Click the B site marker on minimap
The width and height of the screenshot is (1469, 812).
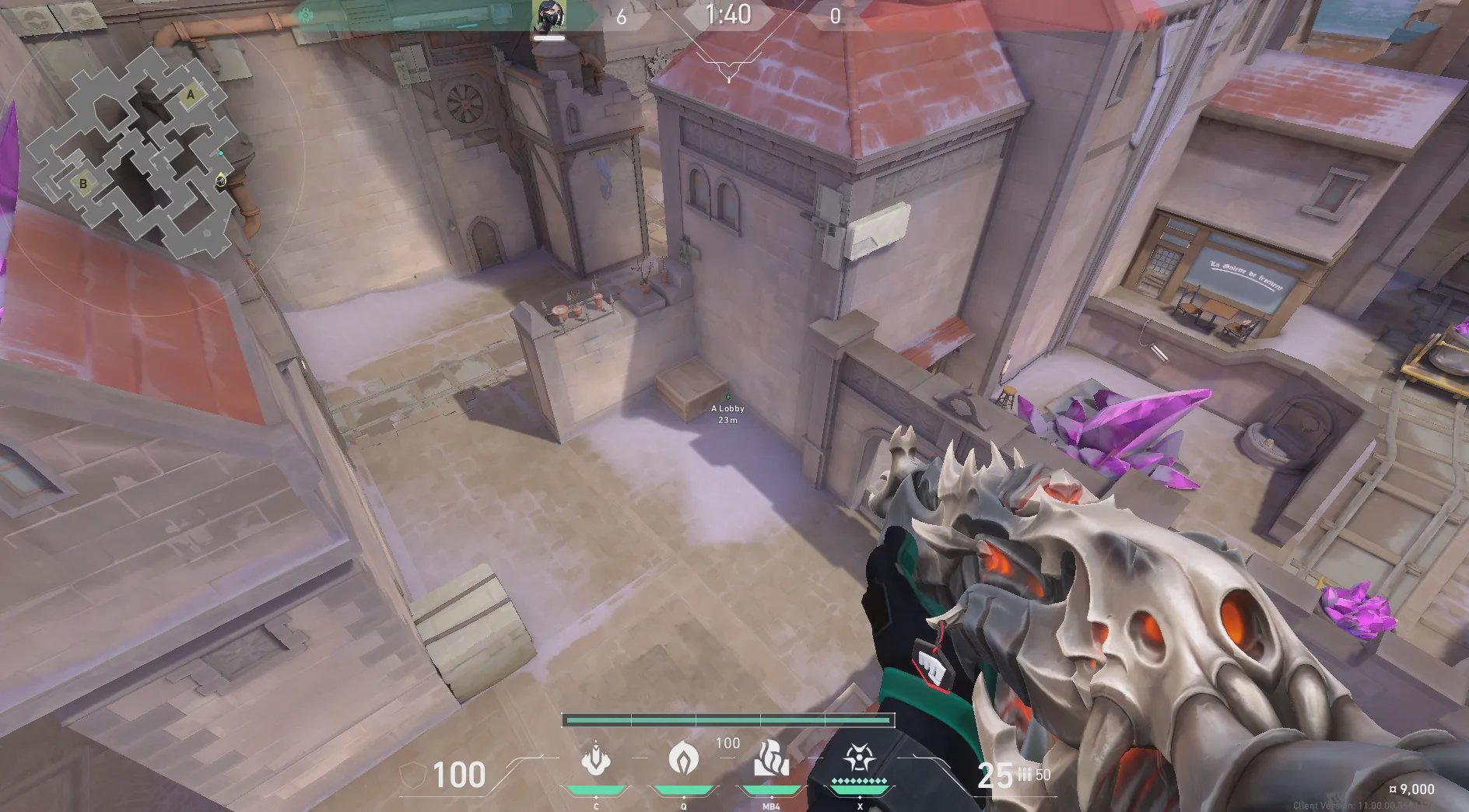pos(83,184)
